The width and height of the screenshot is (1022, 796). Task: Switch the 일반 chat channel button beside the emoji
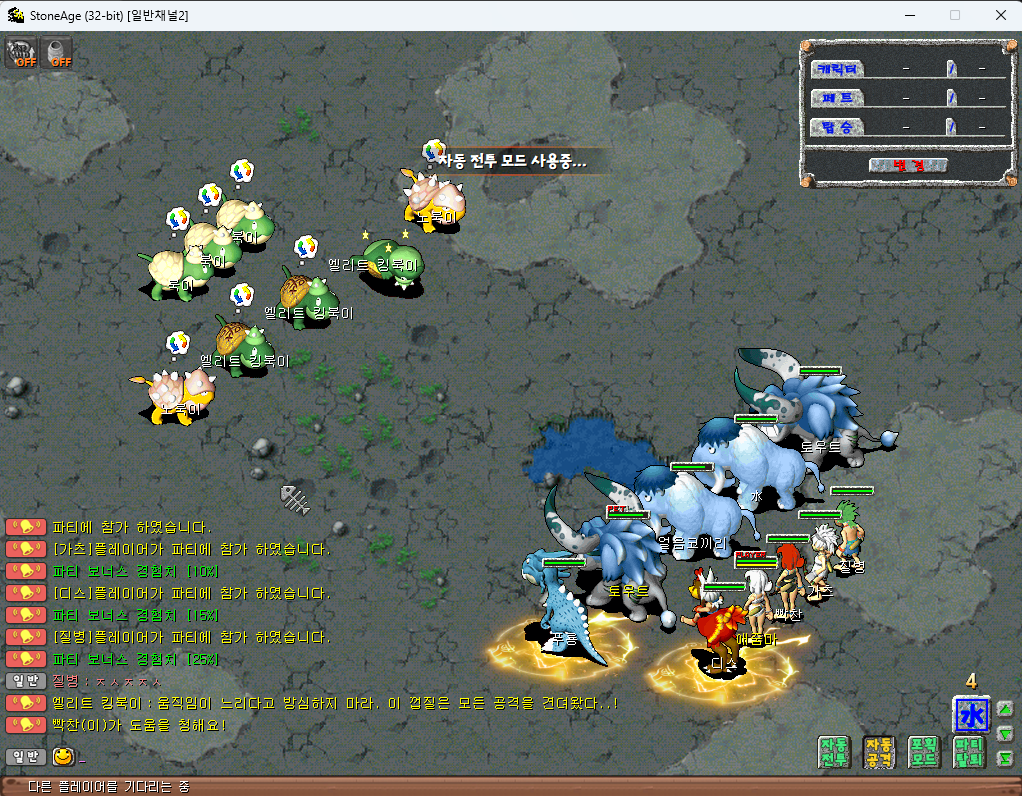[x=25, y=756]
